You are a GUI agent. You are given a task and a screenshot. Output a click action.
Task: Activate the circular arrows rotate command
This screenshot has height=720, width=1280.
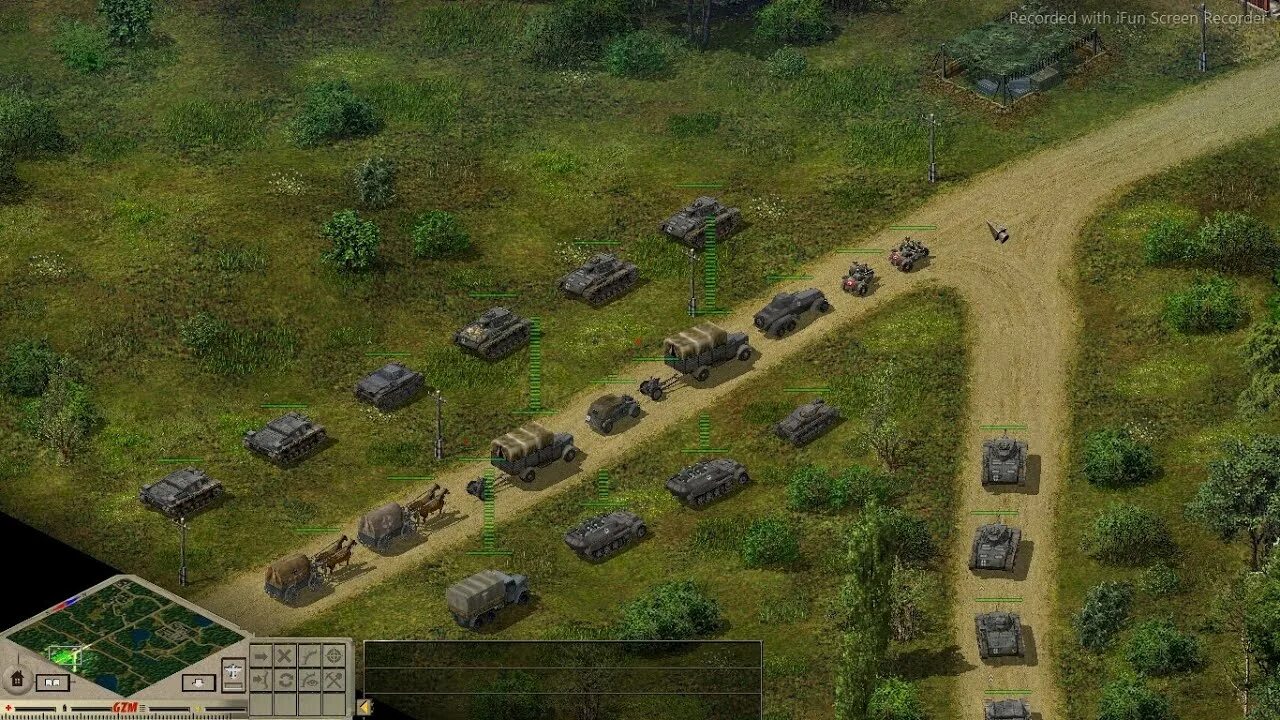click(x=285, y=680)
